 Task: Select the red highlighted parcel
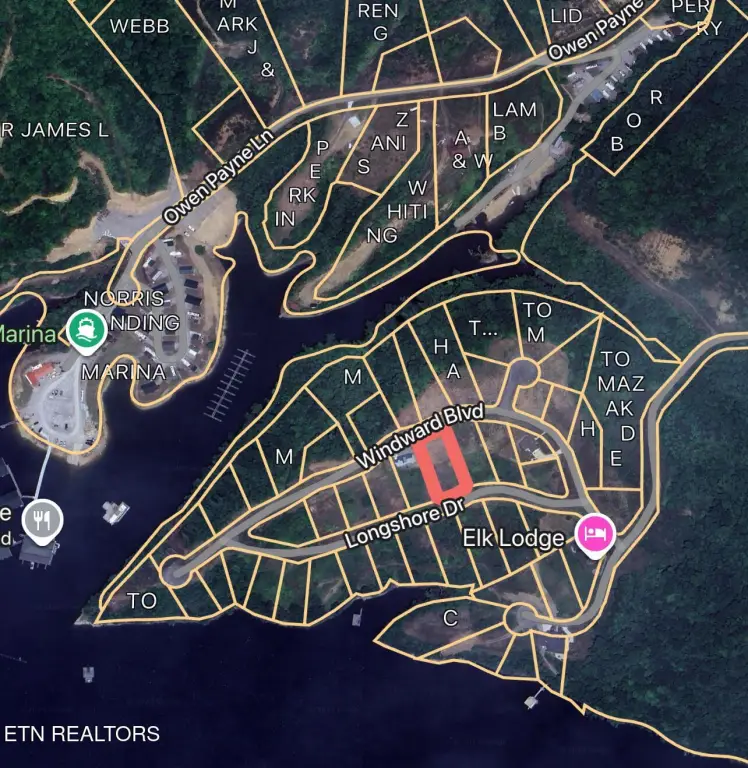coord(441,467)
